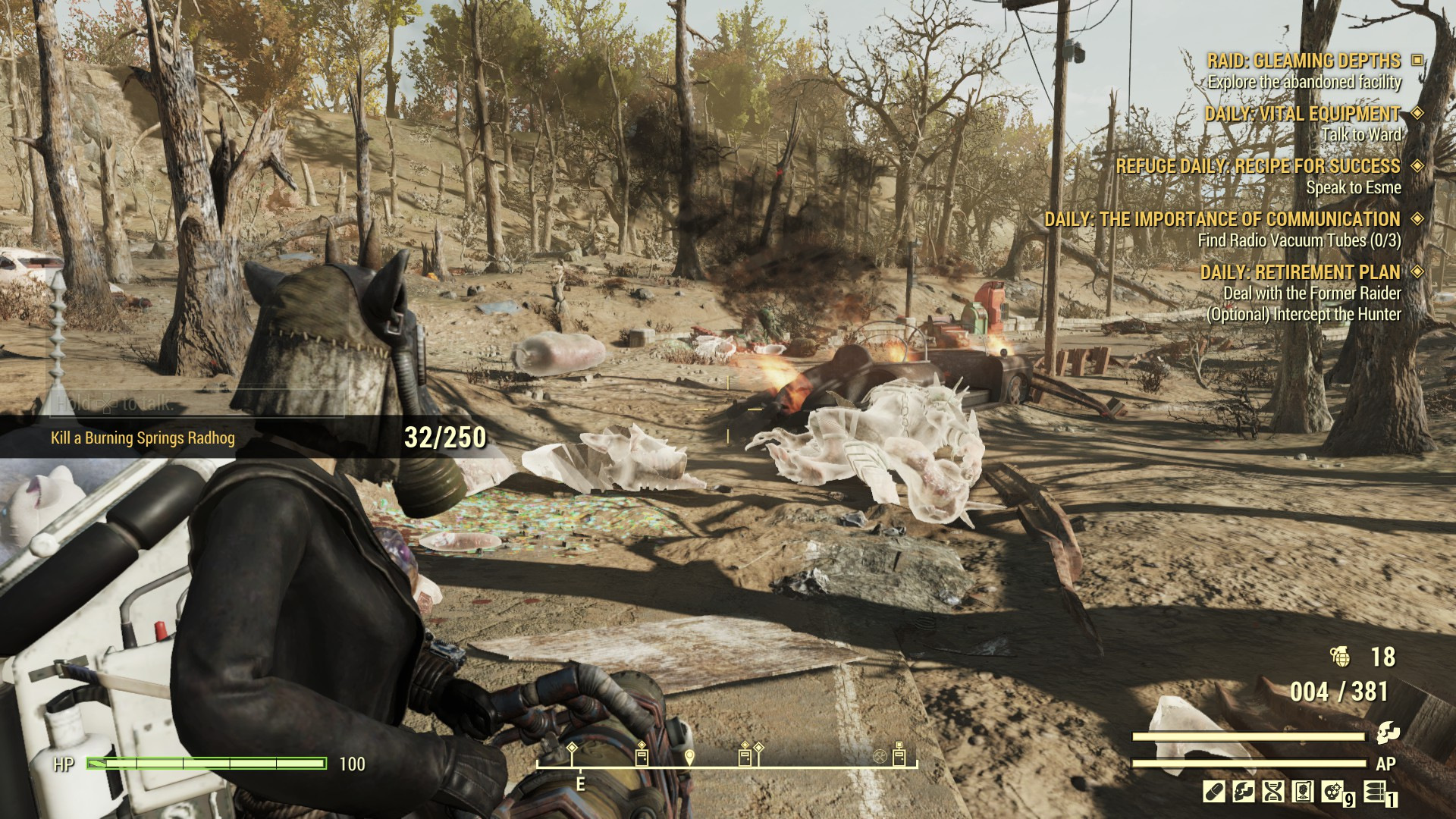
Task: Click the Kill a Burning Springs Radhog challenge
Action: click(x=143, y=438)
